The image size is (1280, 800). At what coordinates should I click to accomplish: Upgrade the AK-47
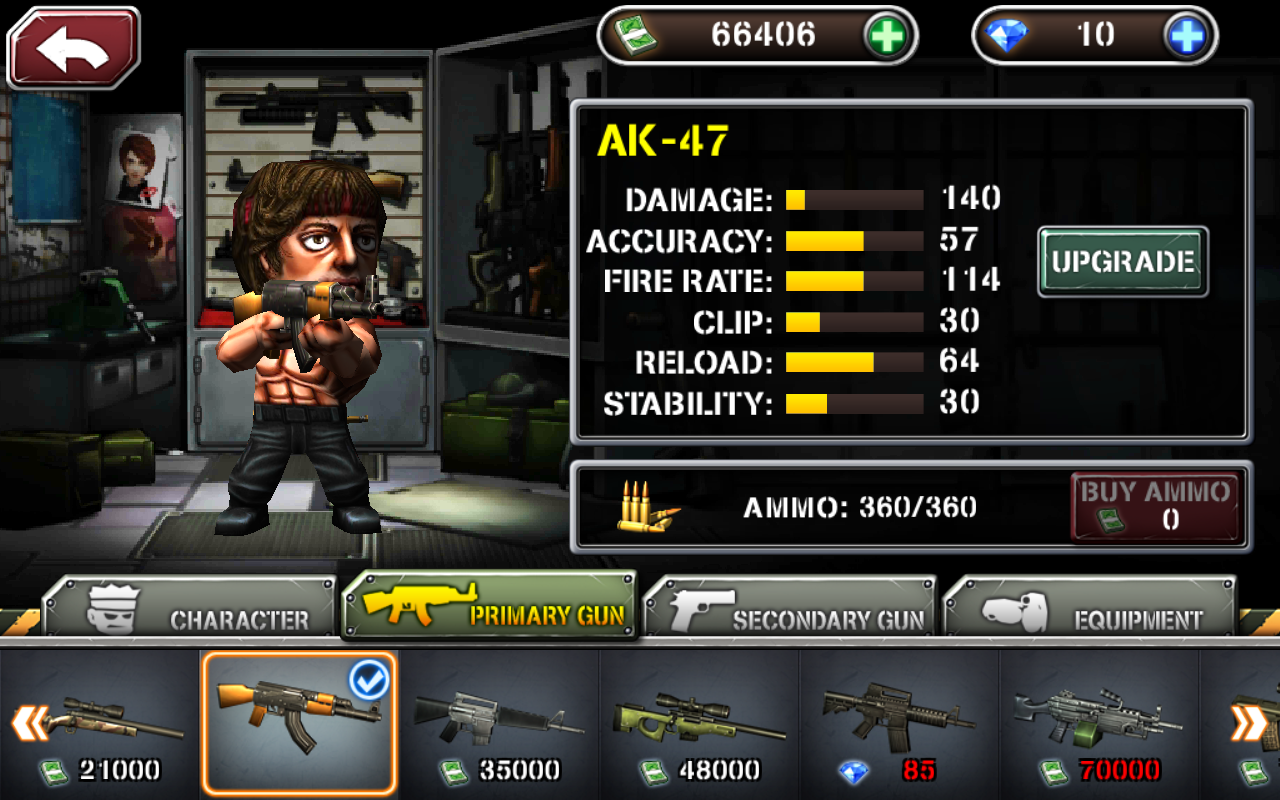click(1122, 262)
